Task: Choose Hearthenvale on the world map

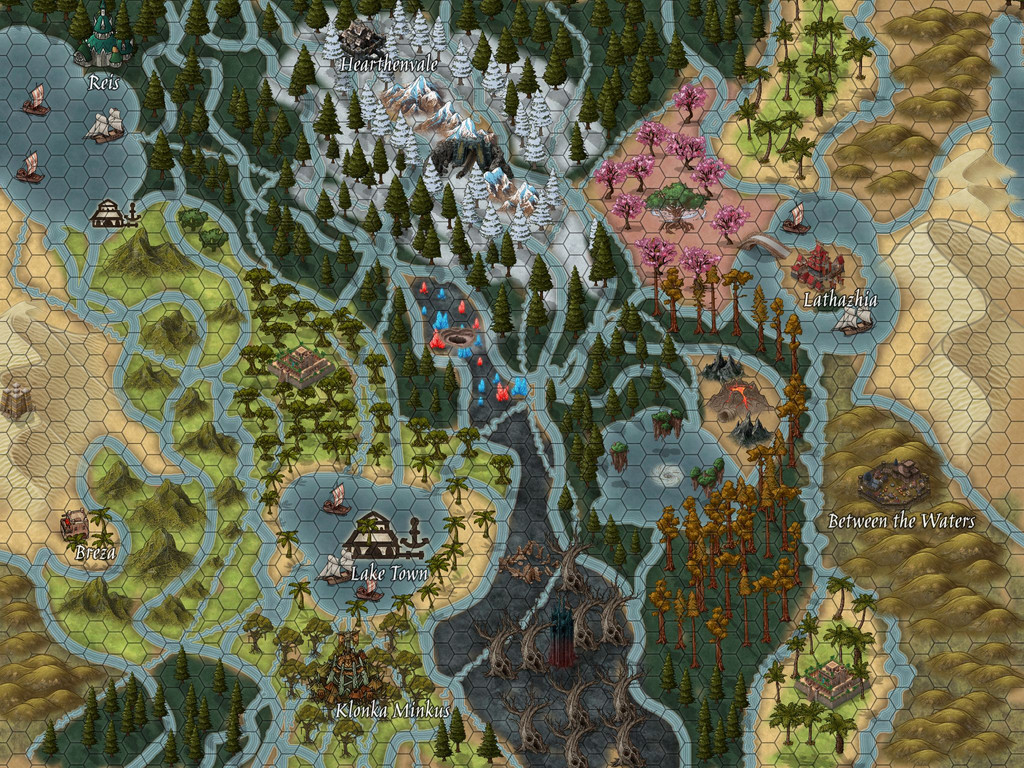Action: click(x=362, y=38)
